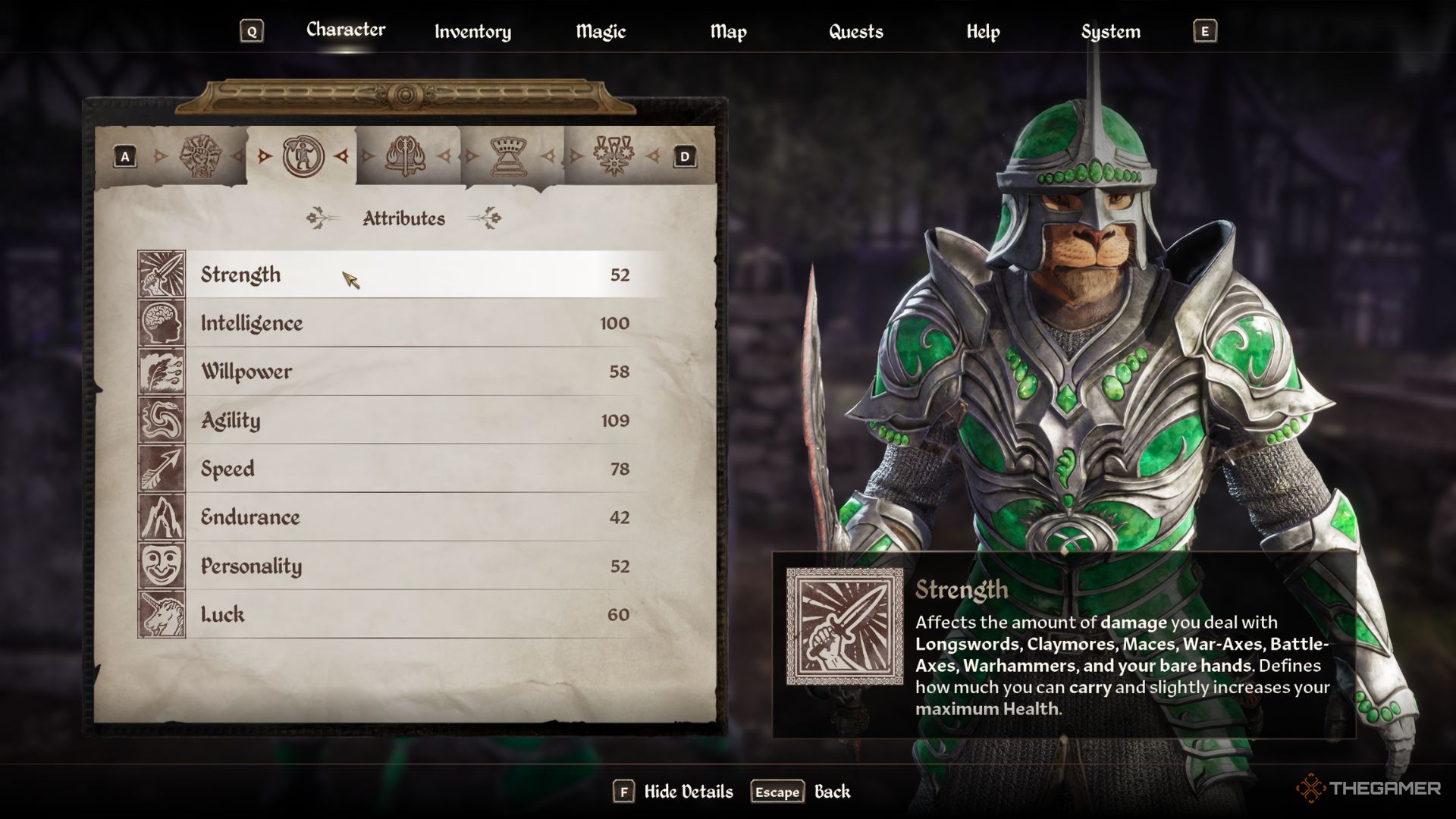1456x819 pixels.
Task: Go to the Map tab
Action: 728,32
